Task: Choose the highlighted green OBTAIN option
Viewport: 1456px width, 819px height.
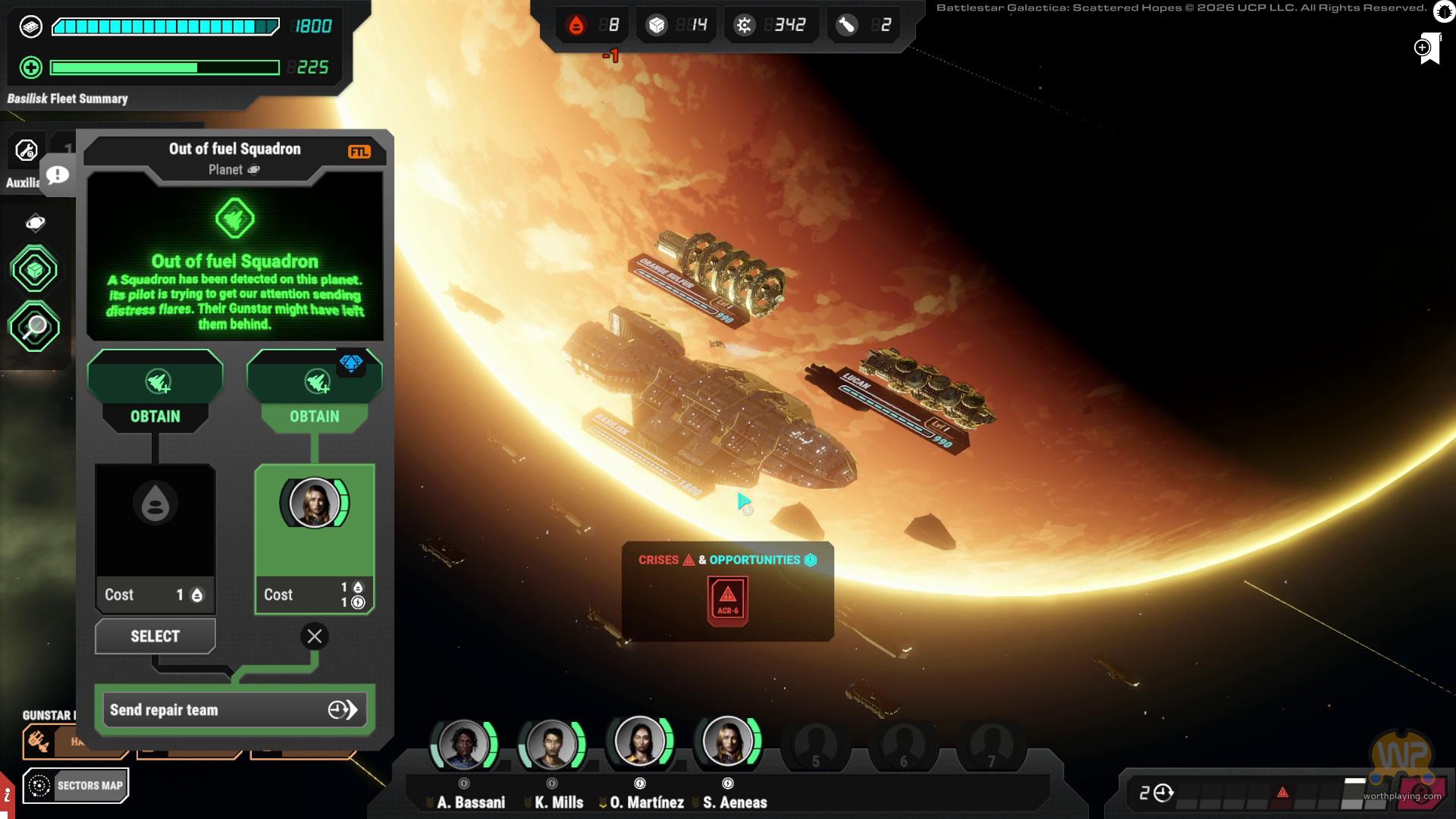Action: click(314, 416)
